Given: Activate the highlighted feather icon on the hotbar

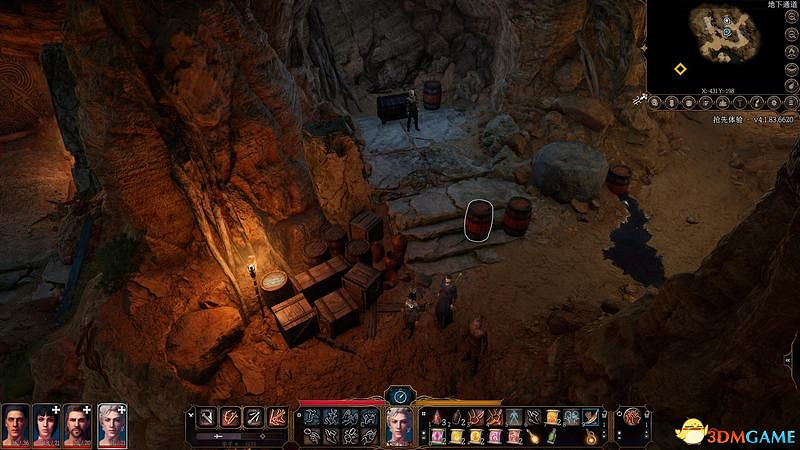Looking at the screenshot, I should [x=591, y=417].
